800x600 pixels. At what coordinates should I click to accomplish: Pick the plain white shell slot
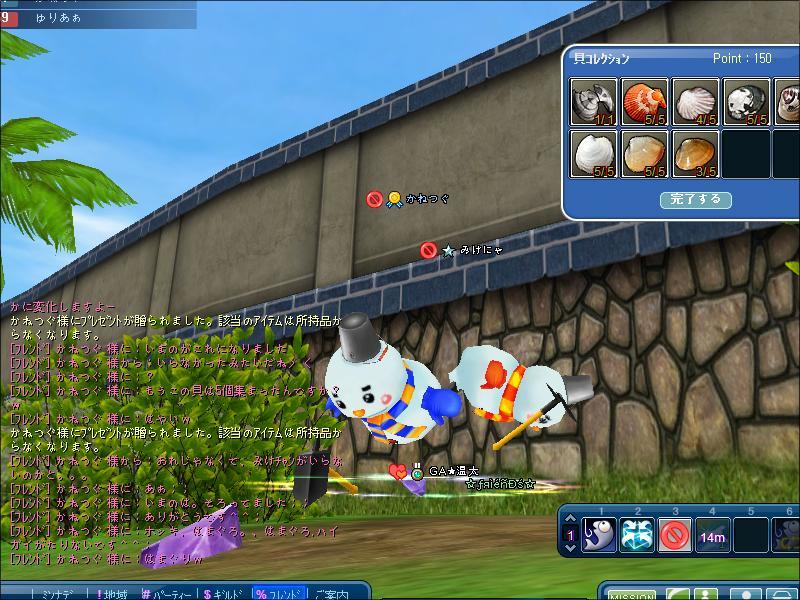[x=594, y=154]
